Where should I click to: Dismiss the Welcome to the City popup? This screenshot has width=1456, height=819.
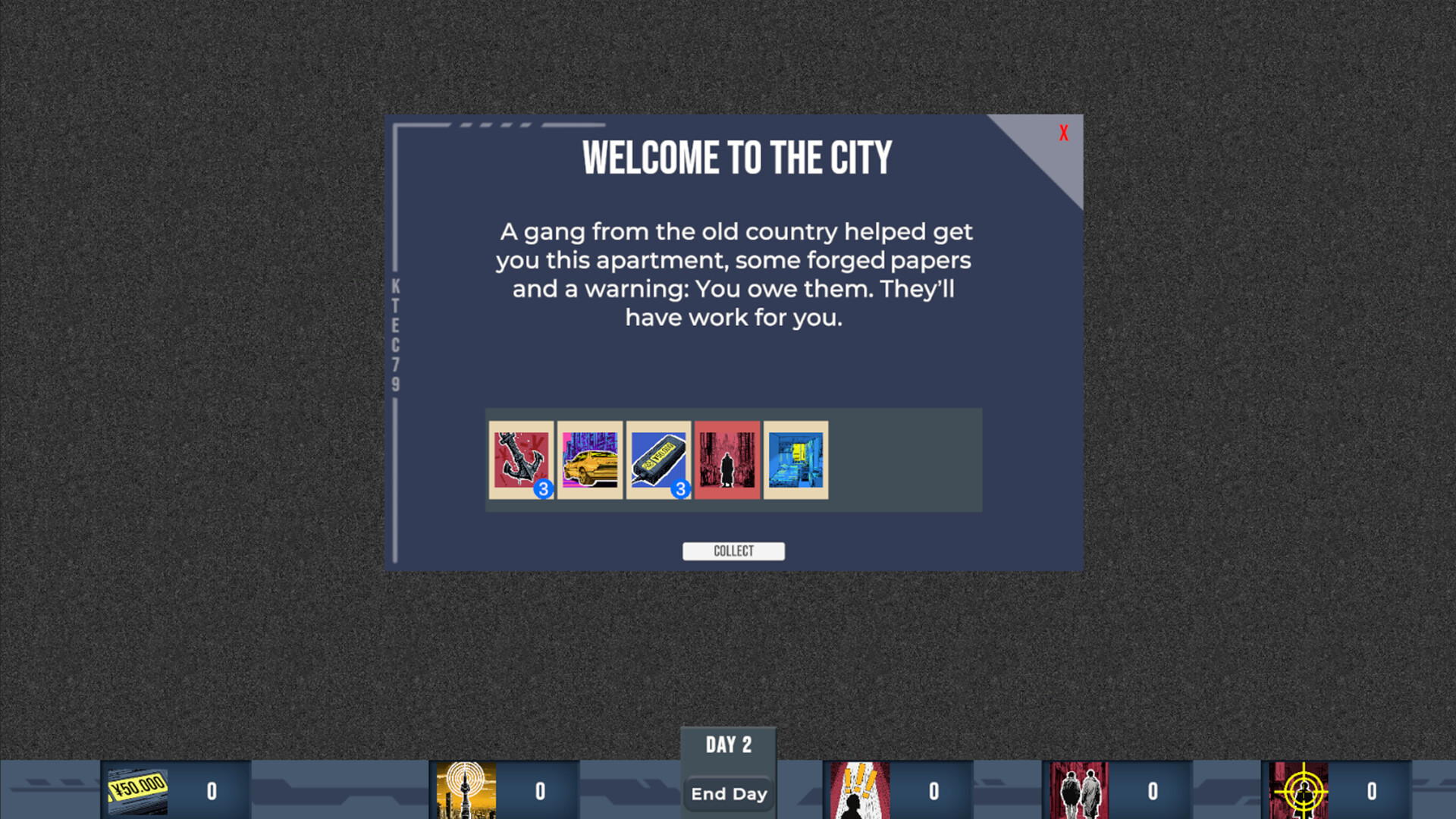point(1063,133)
